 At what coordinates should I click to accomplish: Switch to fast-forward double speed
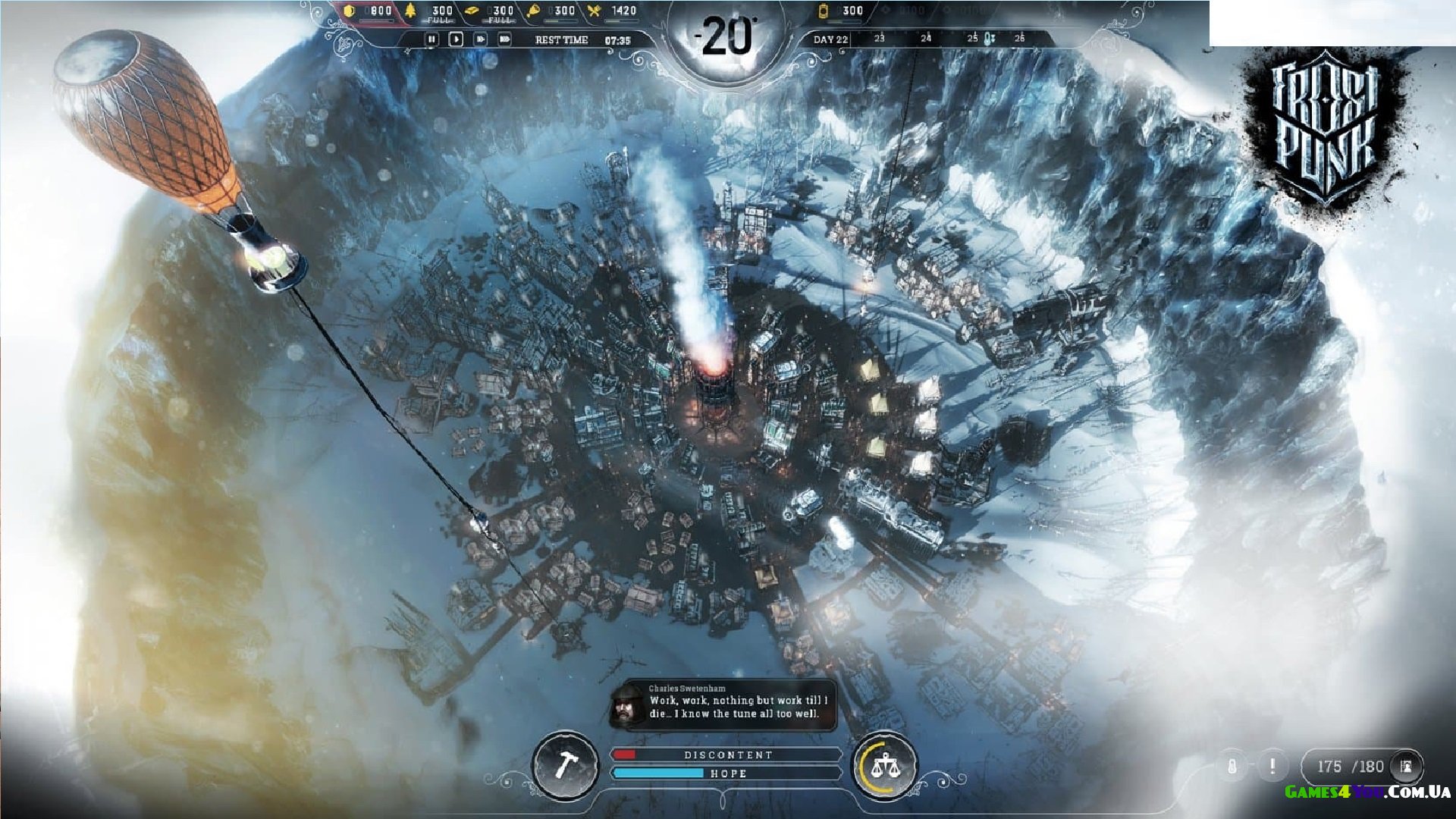tap(480, 39)
